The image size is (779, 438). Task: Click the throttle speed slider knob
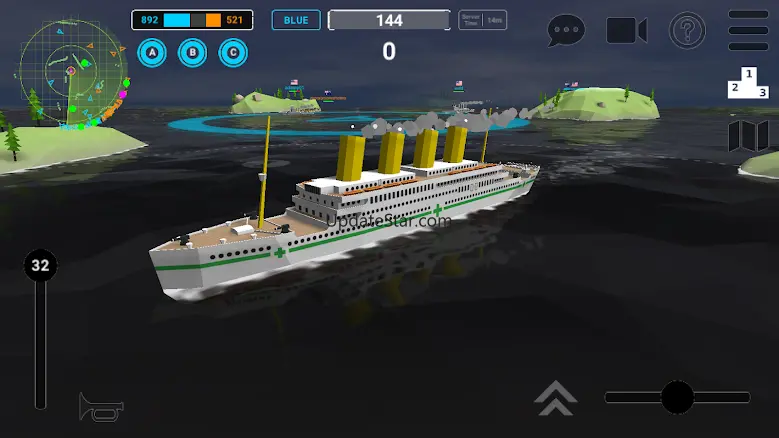pos(40,266)
